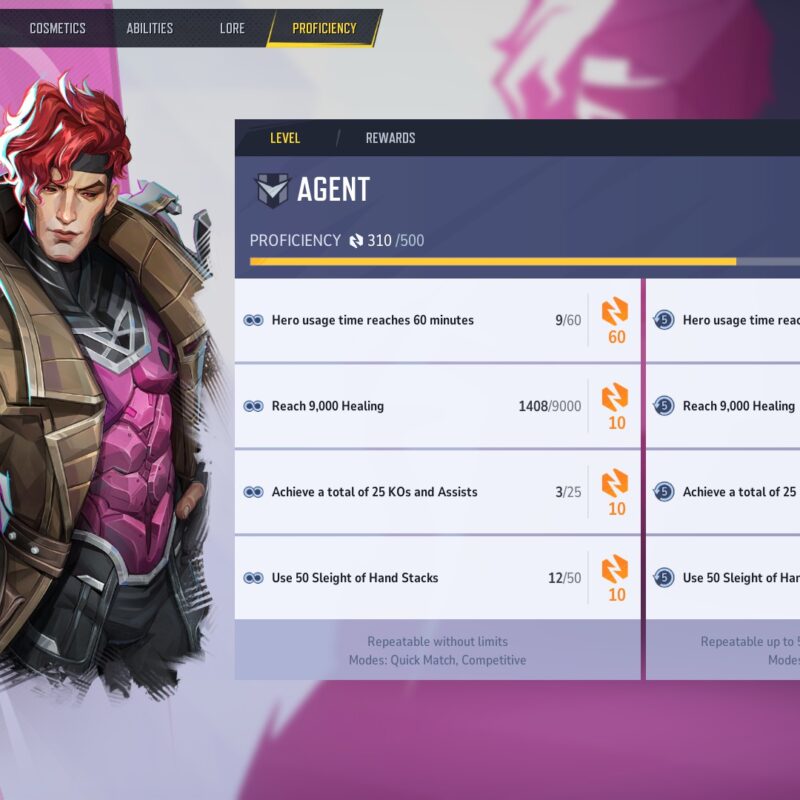Switch to the Abilities tab

[x=150, y=28]
